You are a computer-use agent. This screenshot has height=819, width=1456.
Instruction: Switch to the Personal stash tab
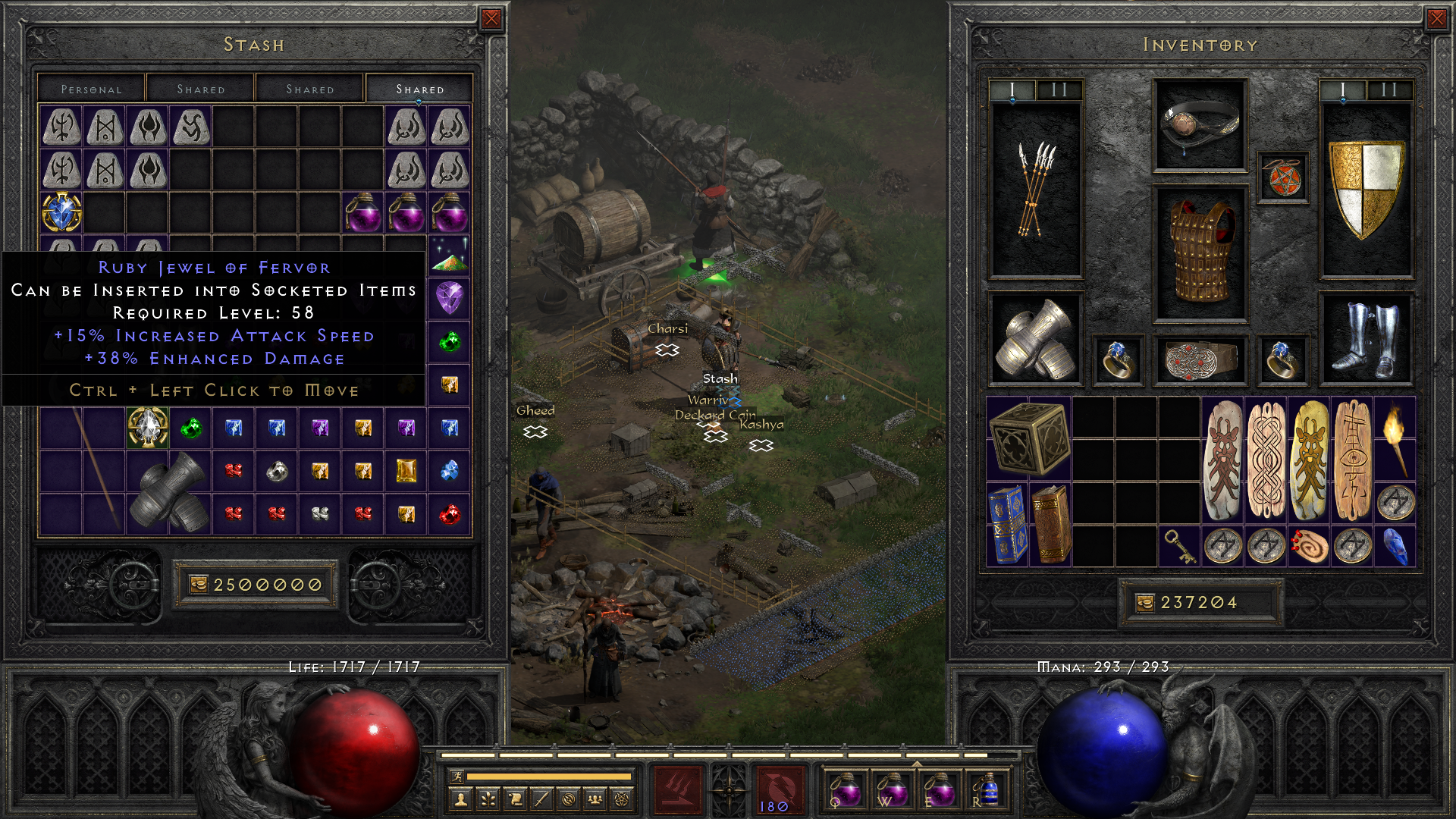tap(91, 89)
